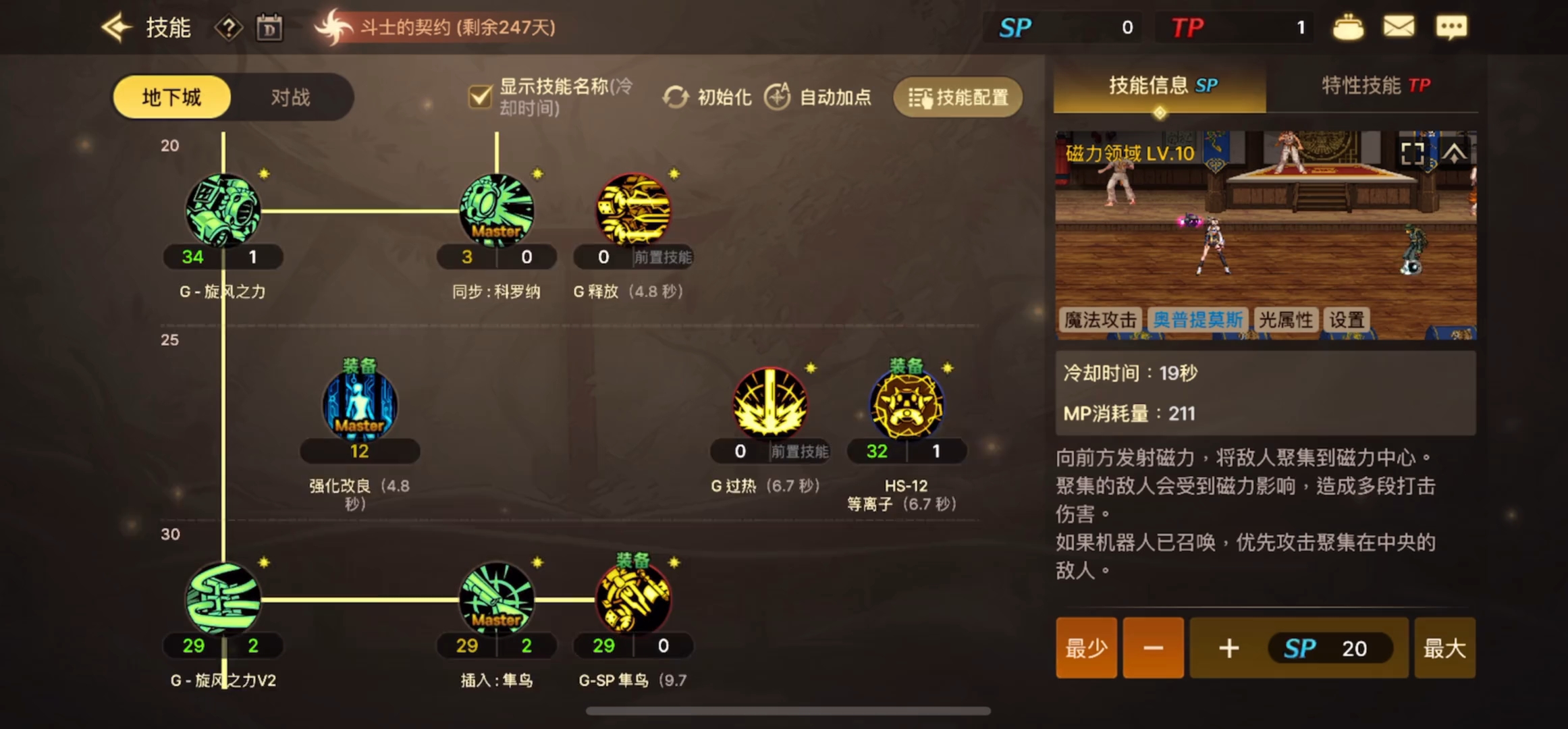Select the 地下城 mode tab
The image size is (1568, 729).
point(171,97)
